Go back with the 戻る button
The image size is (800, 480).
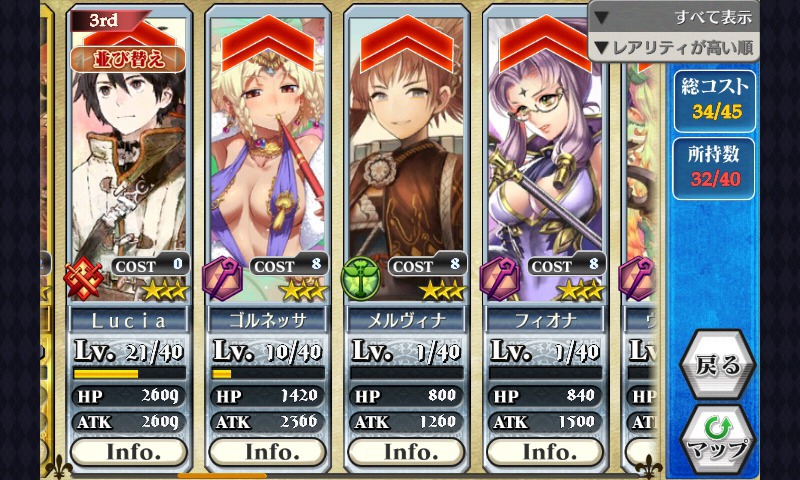(x=717, y=365)
